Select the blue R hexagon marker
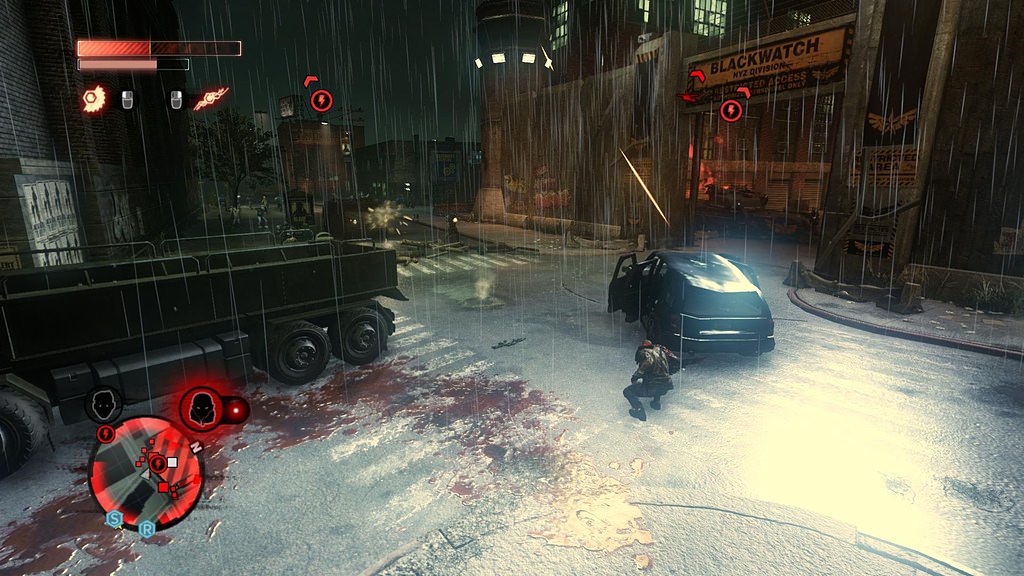This screenshot has width=1024, height=576. 146,529
